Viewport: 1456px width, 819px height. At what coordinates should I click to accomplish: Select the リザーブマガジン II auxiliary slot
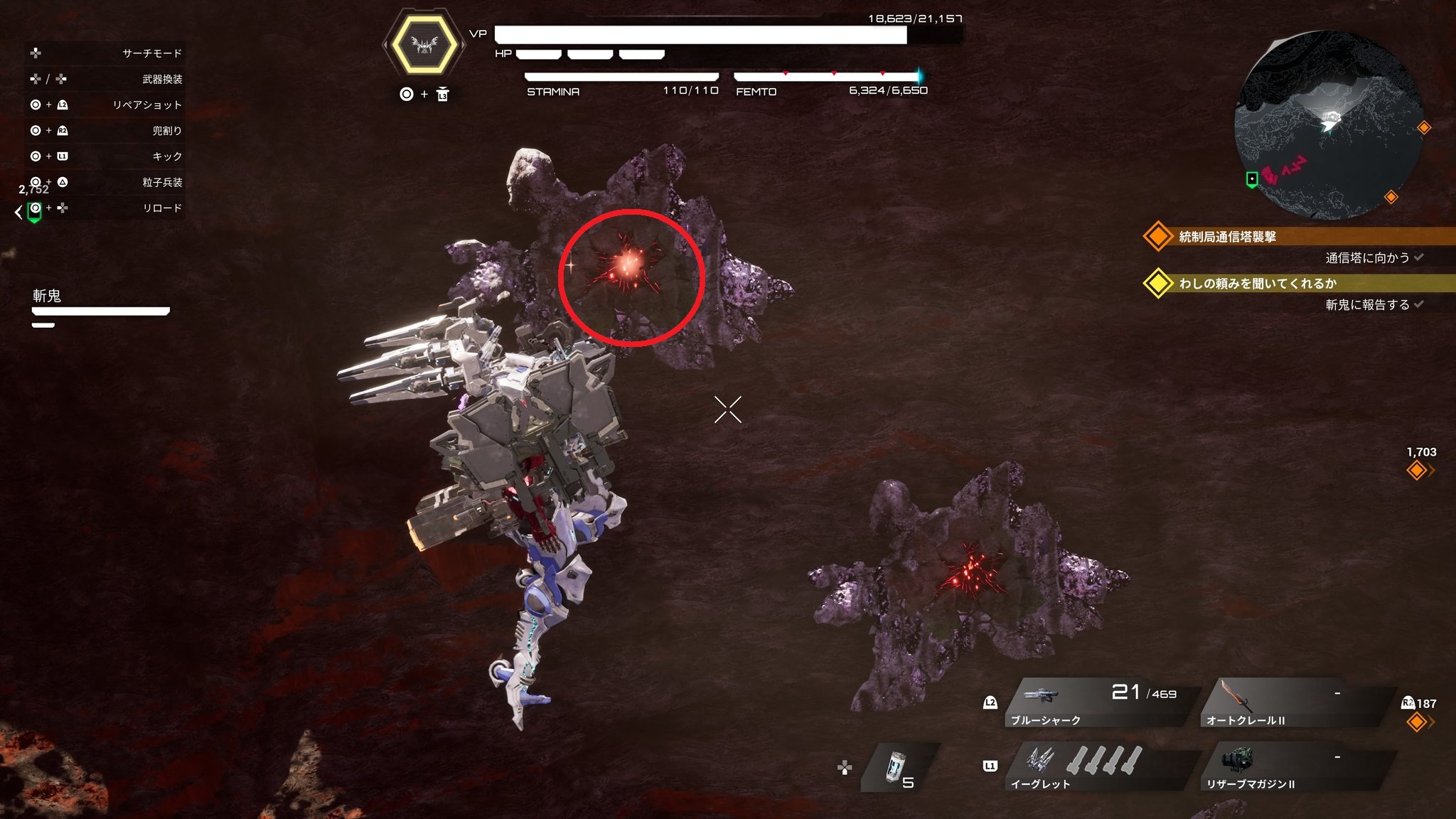tap(1294, 766)
